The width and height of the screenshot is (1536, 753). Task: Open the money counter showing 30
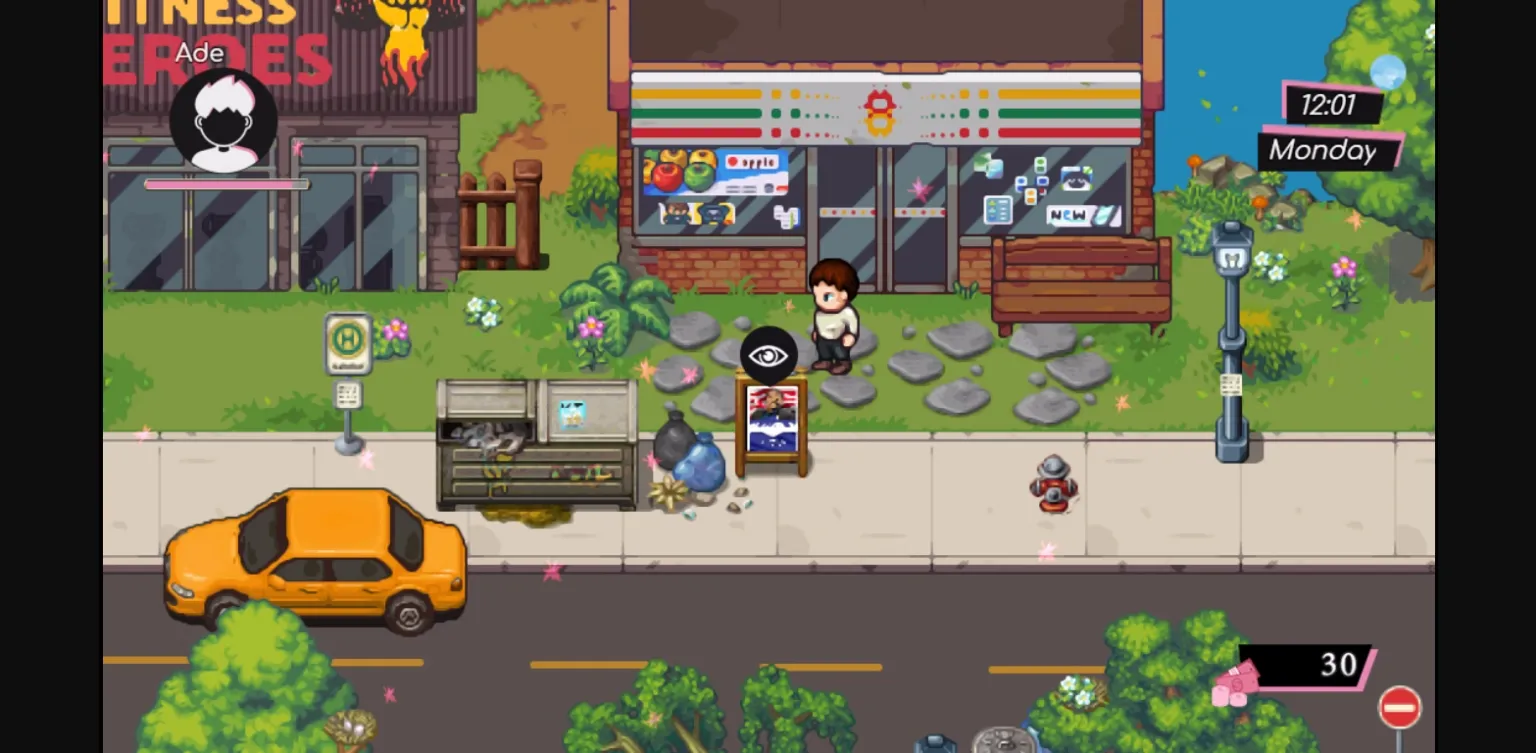(x=1340, y=665)
